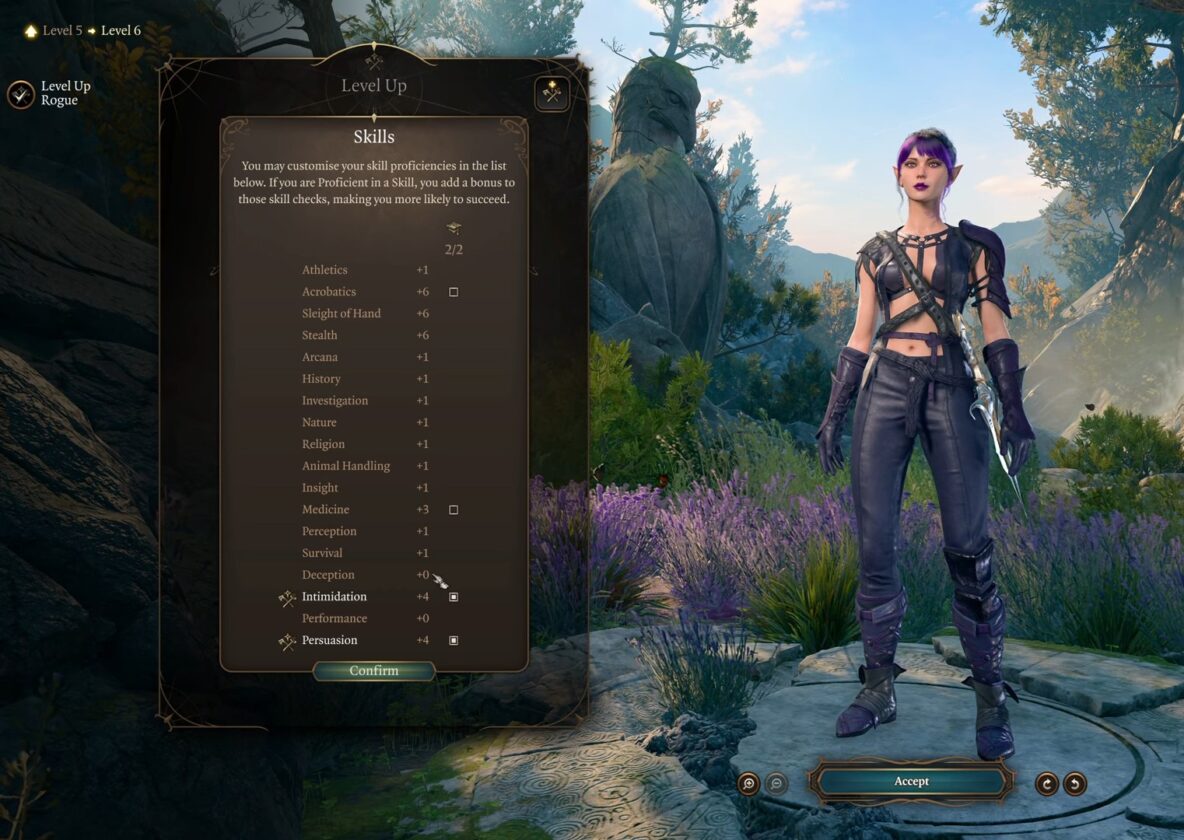
Task: Uncheck the Persuasion proficiency box
Action: point(453,640)
